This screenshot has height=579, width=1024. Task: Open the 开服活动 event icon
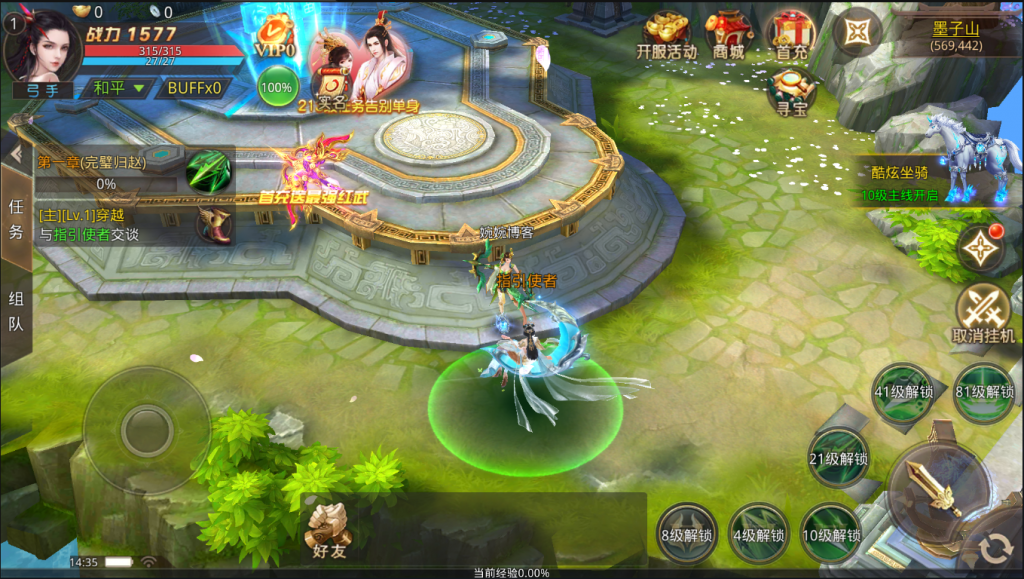pos(666,36)
